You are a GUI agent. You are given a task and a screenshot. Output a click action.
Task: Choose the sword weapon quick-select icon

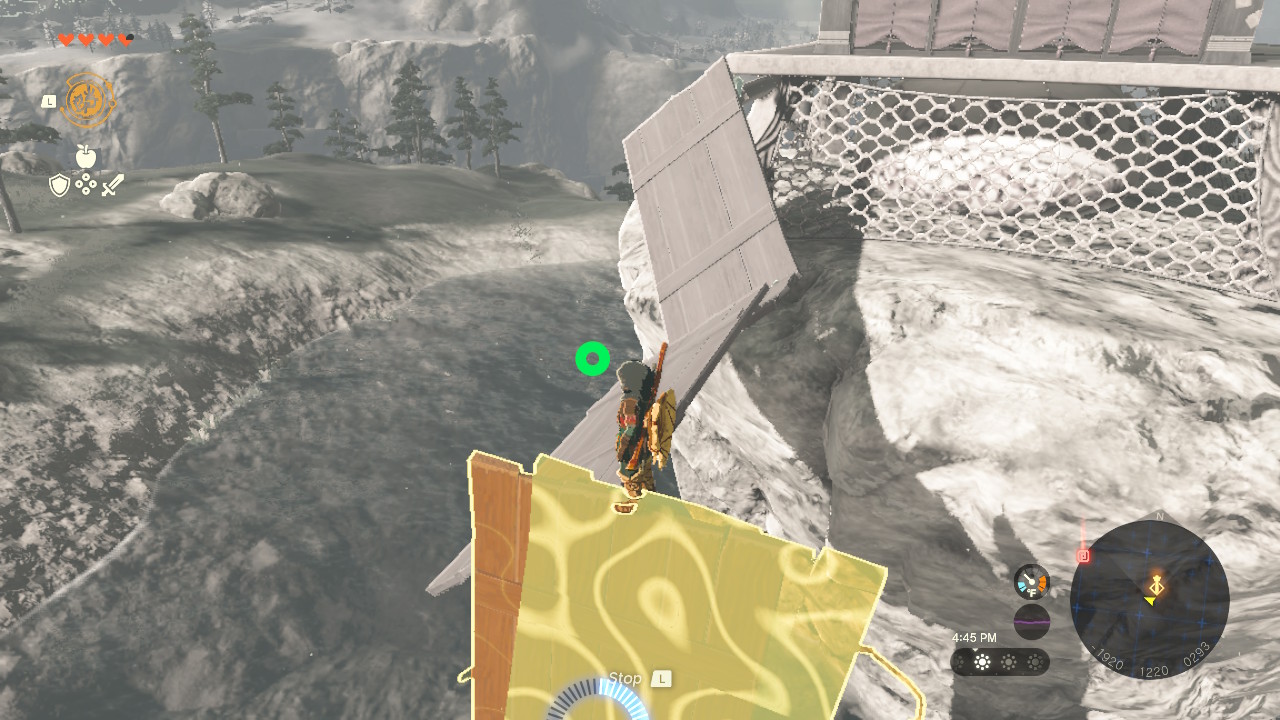pos(112,185)
